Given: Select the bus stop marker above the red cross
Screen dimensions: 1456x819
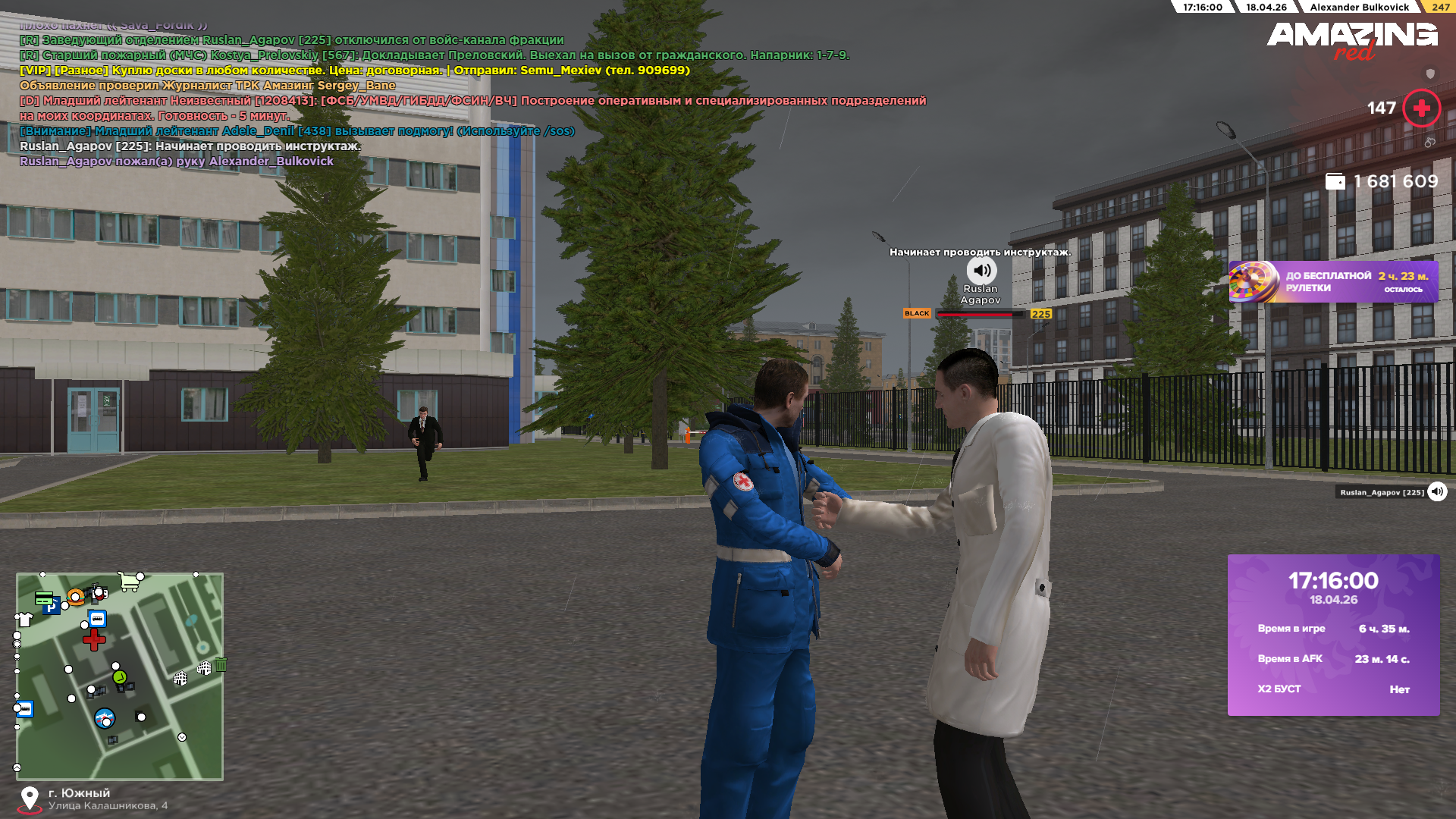Looking at the screenshot, I should (x=97, y=619).
